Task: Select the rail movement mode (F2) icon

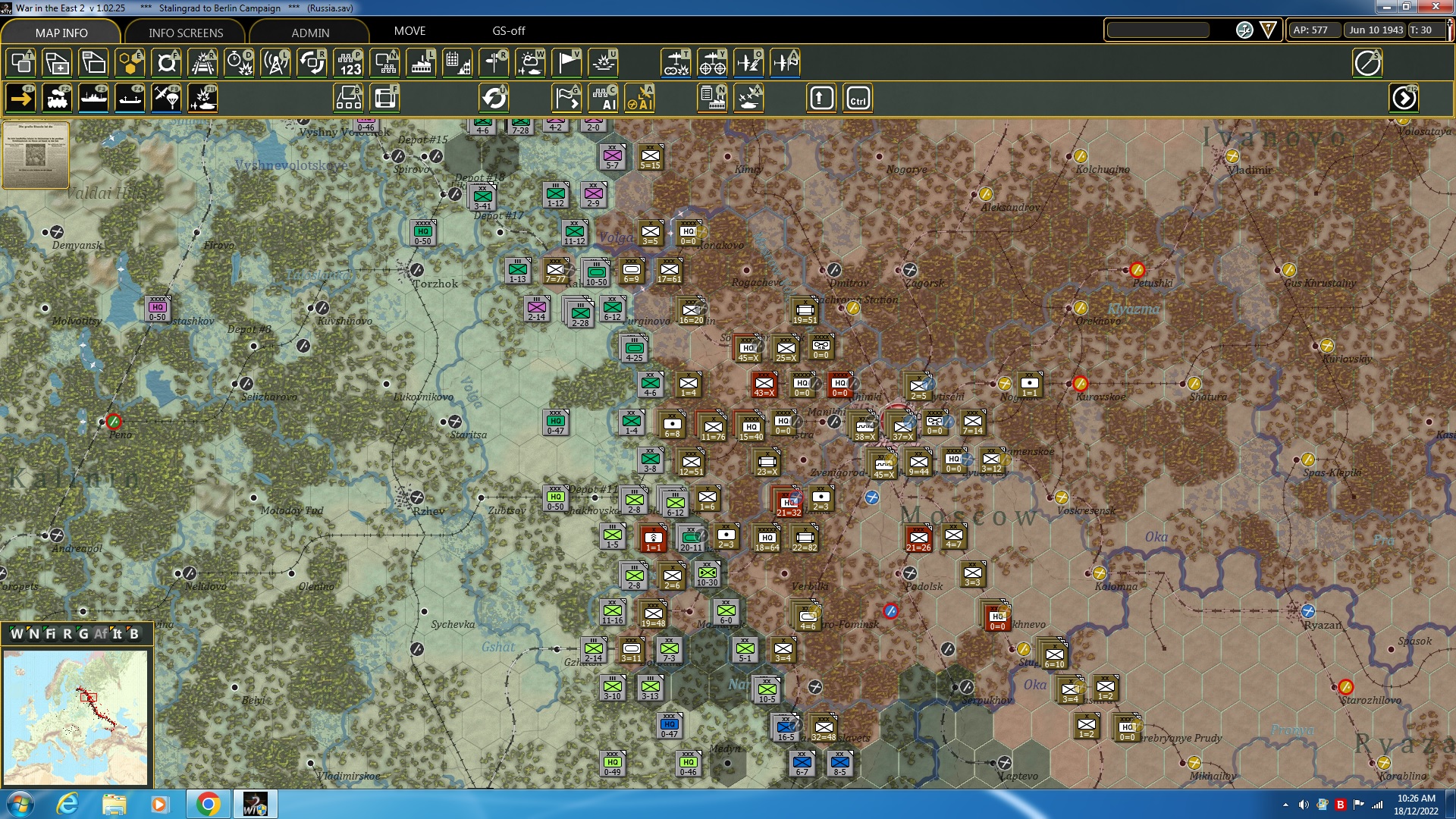Action: click(x=56, y=97)
